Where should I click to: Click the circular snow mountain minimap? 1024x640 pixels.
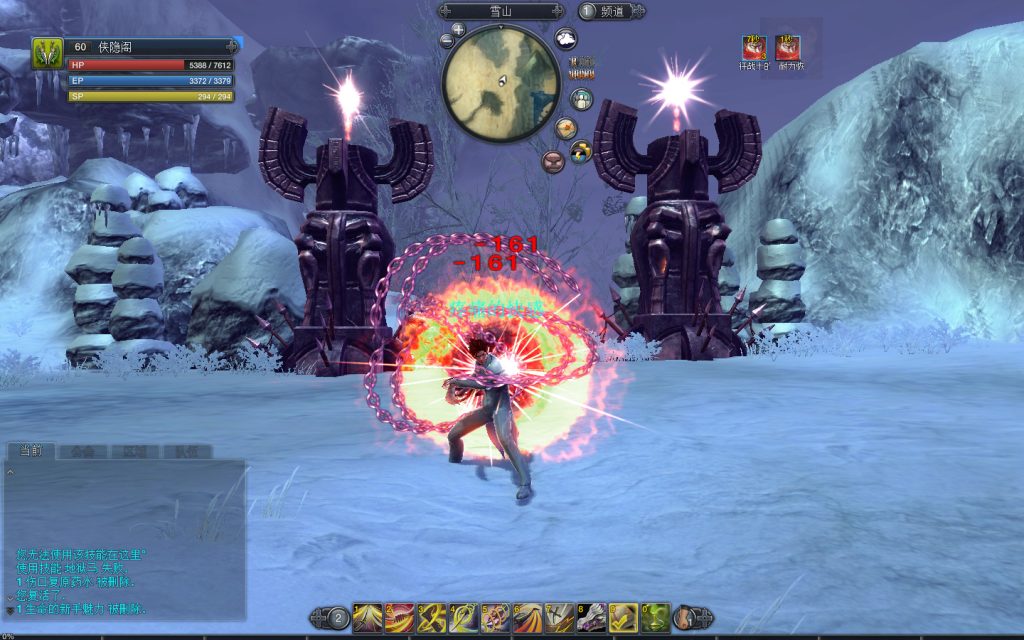[501, 83]
